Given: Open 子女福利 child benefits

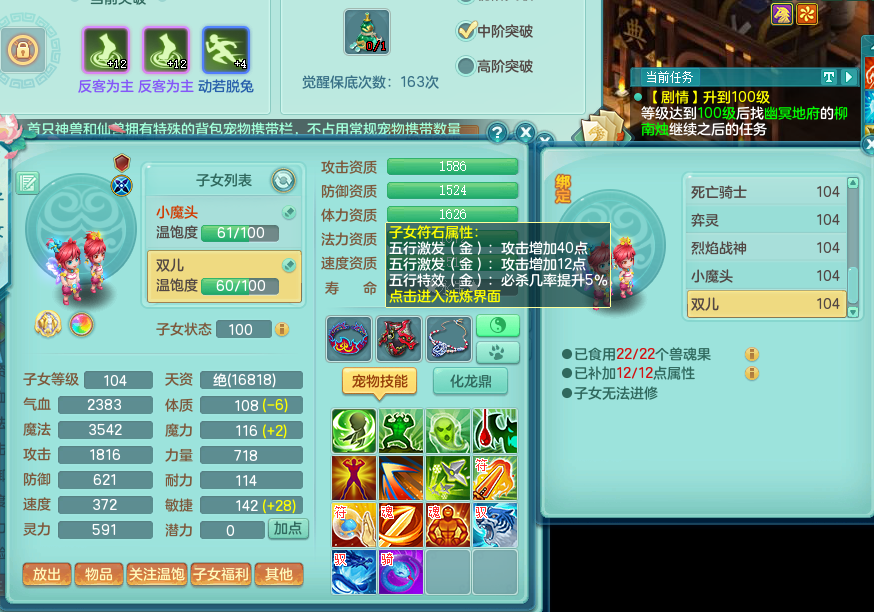Looking at the screenshot, I should (x=220, y=574).
